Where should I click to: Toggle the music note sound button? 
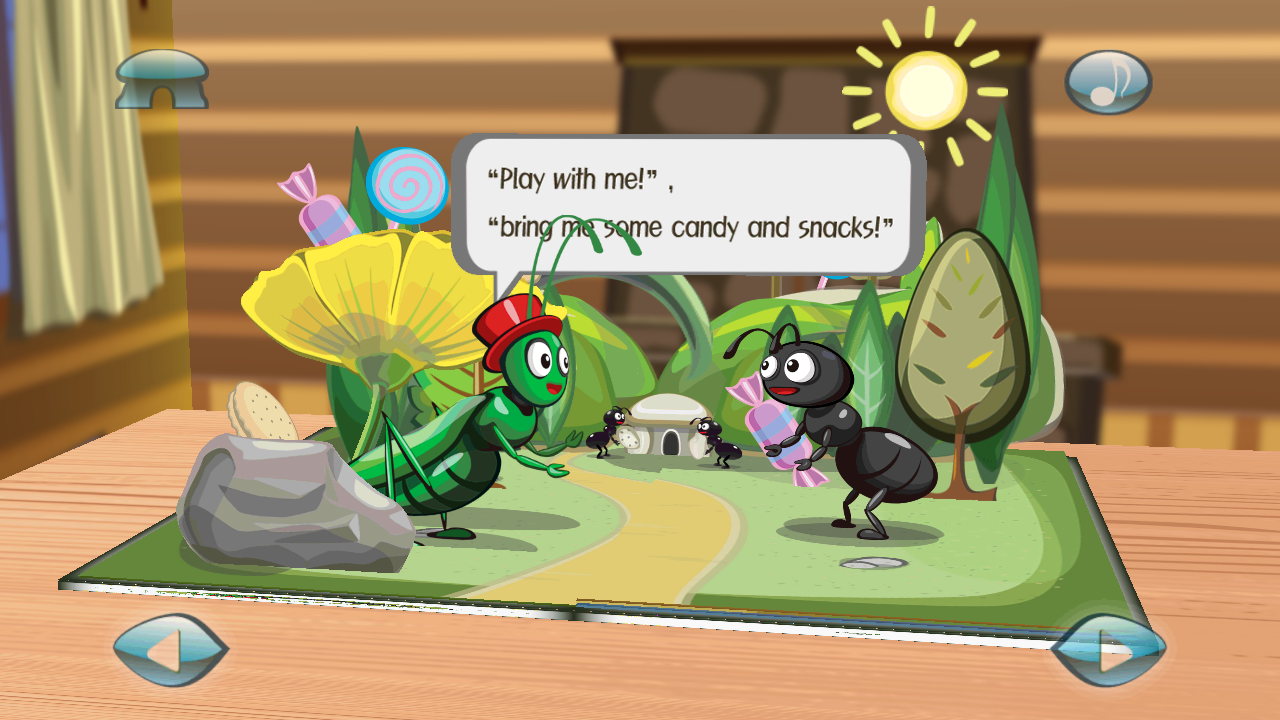pos(1108,82)
